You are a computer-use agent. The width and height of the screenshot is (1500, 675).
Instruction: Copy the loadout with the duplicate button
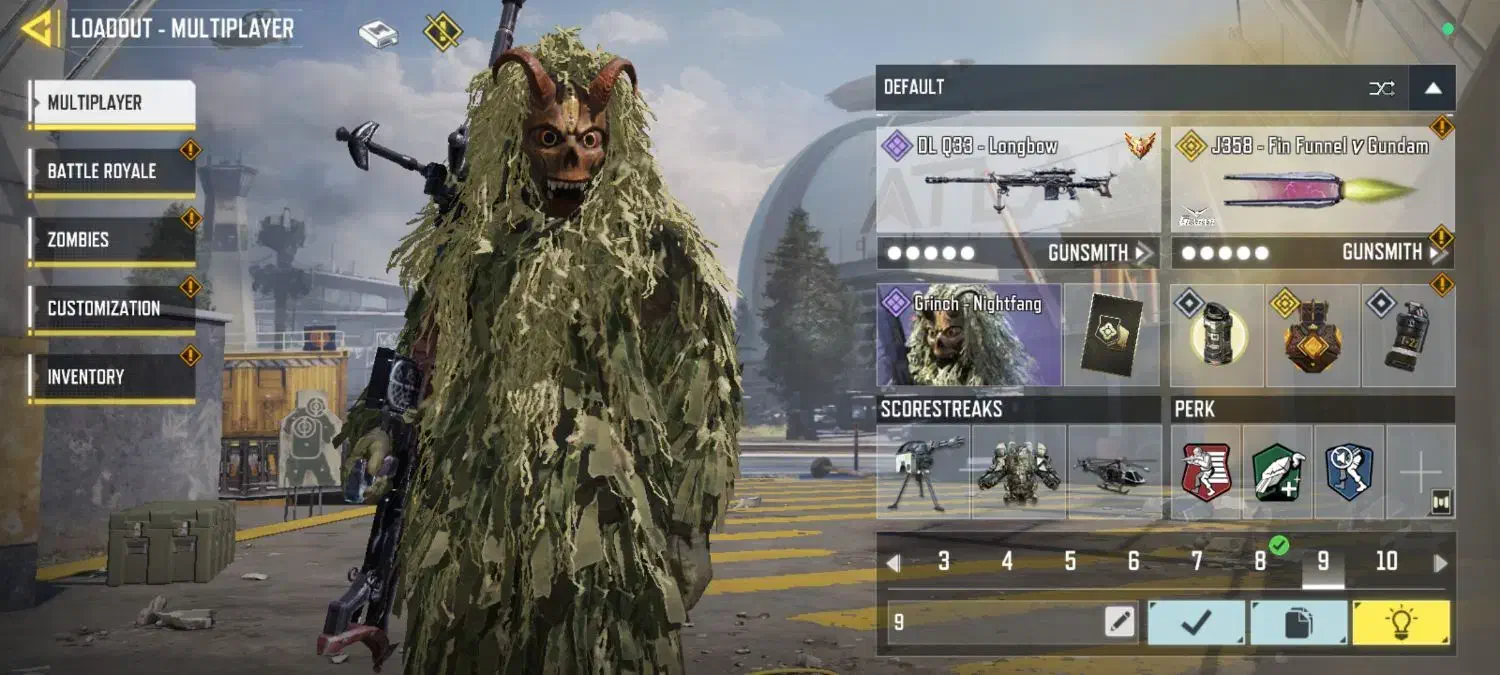coord(1298,622)
